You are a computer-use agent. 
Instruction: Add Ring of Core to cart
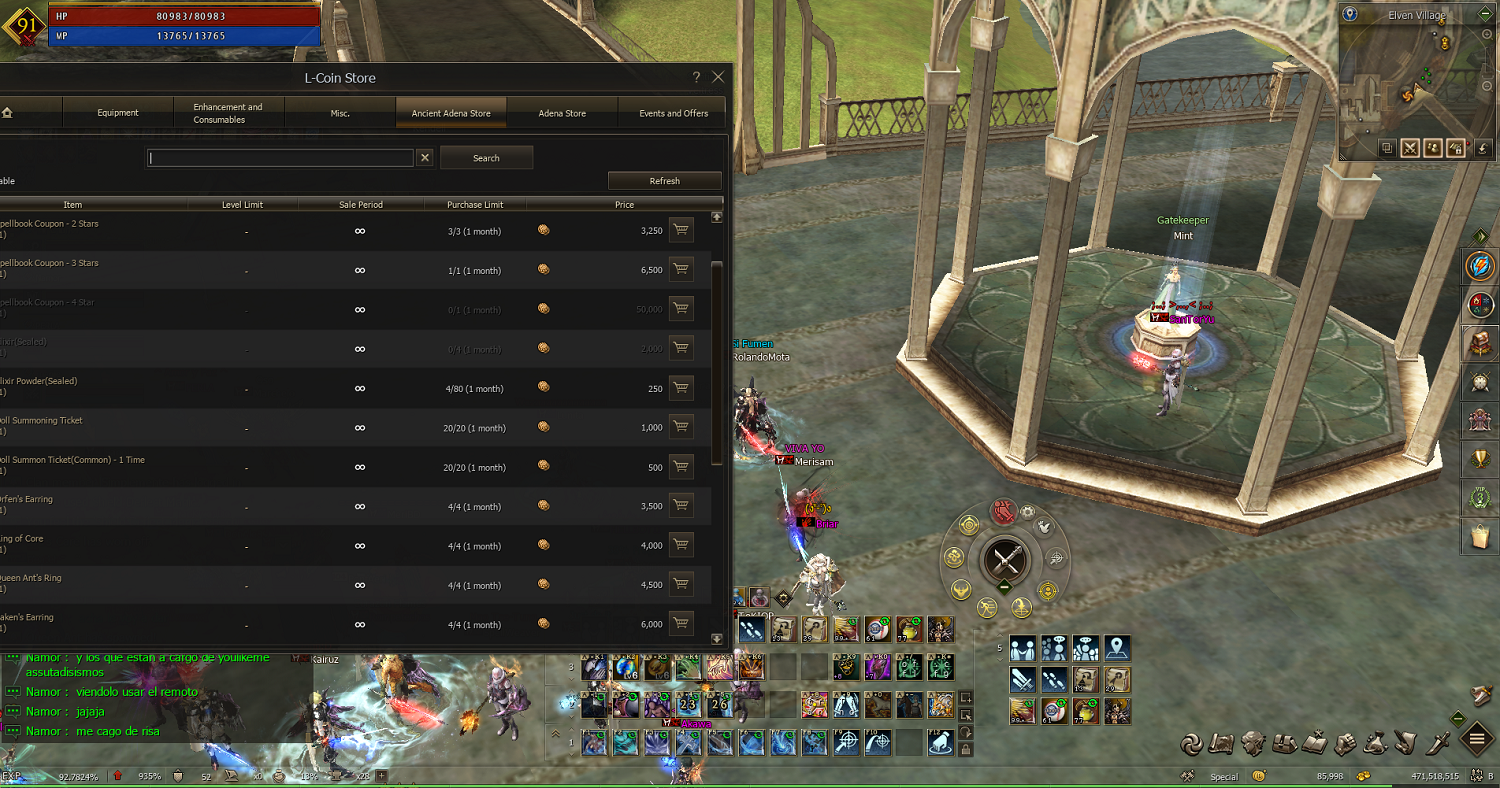point(681,546)
